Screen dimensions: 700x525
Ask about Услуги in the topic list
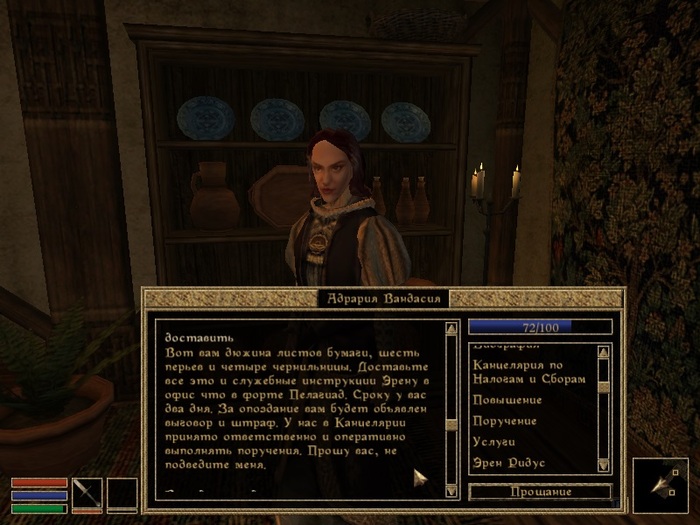tap(497, 442)
